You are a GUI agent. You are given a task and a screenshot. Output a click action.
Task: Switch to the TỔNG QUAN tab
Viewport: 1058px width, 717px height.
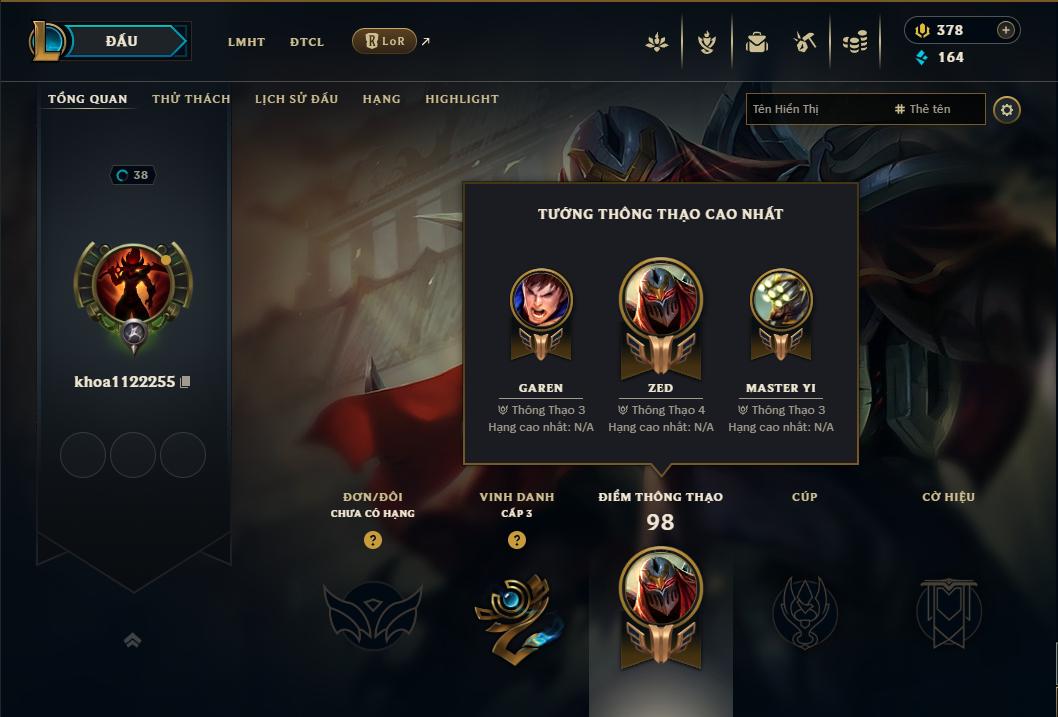[88, 99]
